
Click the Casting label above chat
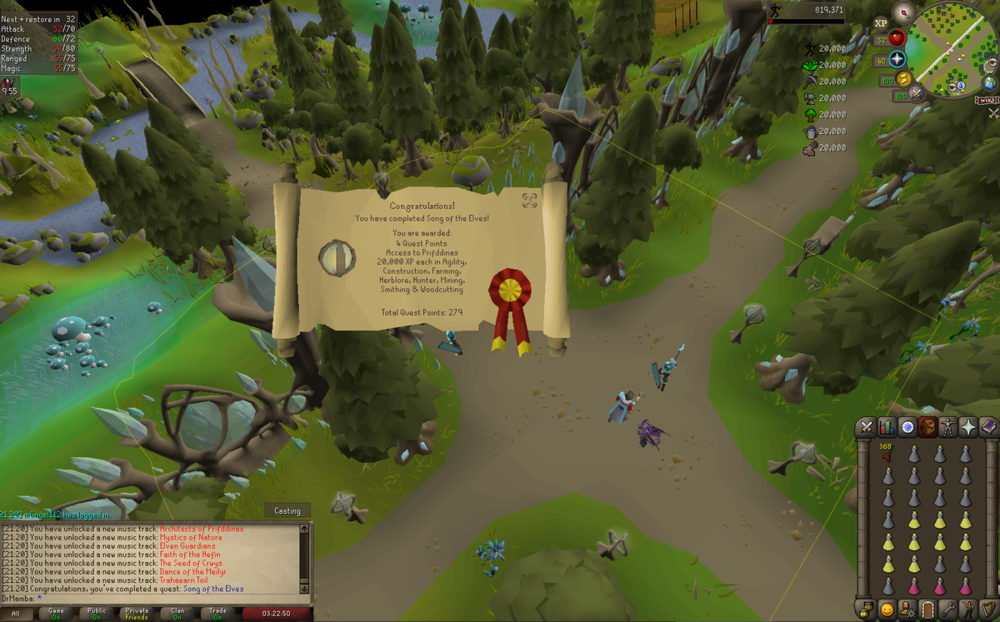tap(287, 511)
